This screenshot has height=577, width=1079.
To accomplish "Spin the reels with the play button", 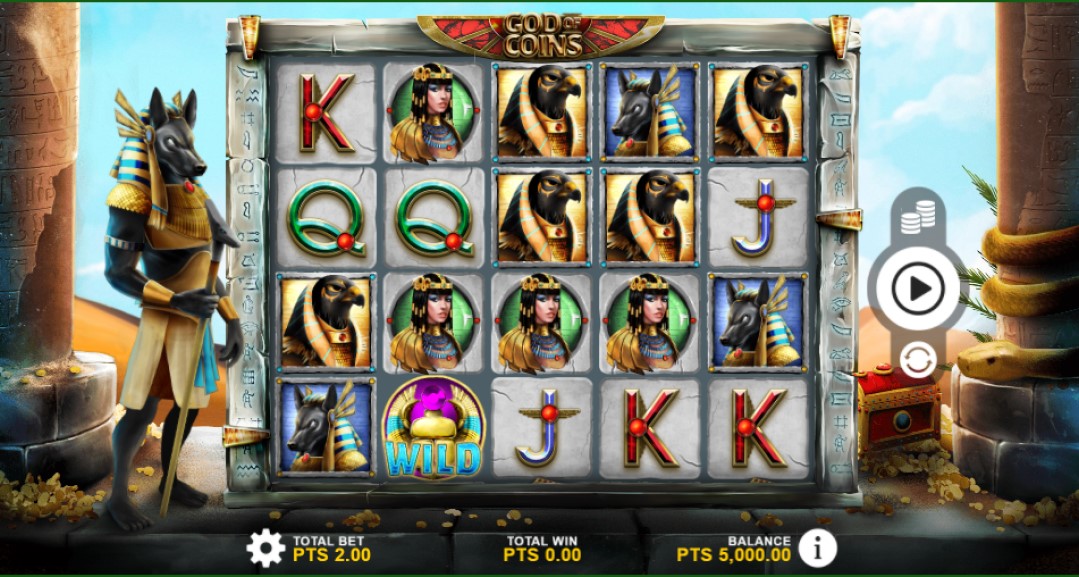I will click(917, 289).
